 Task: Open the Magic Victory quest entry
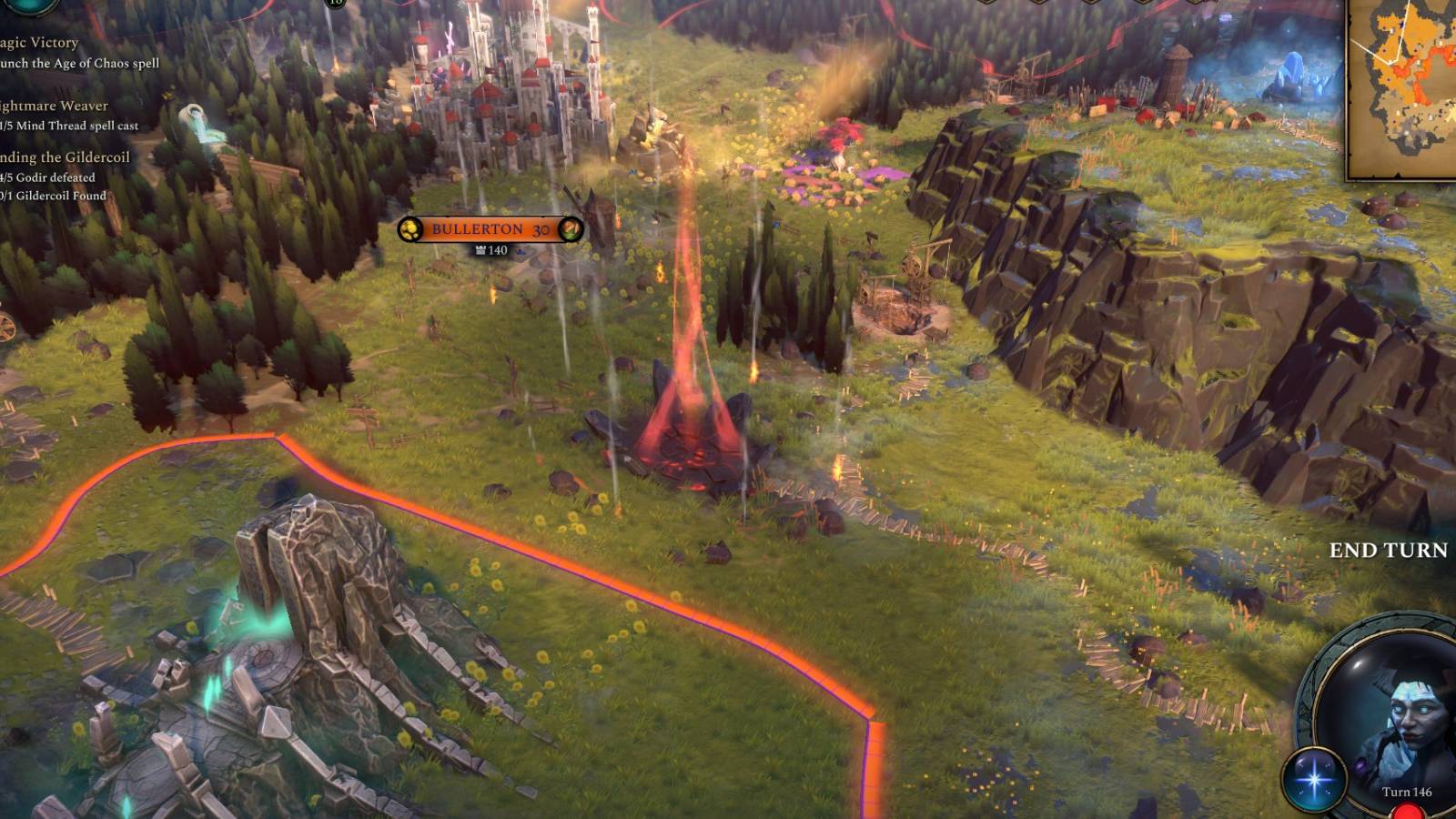pos(36,42)
